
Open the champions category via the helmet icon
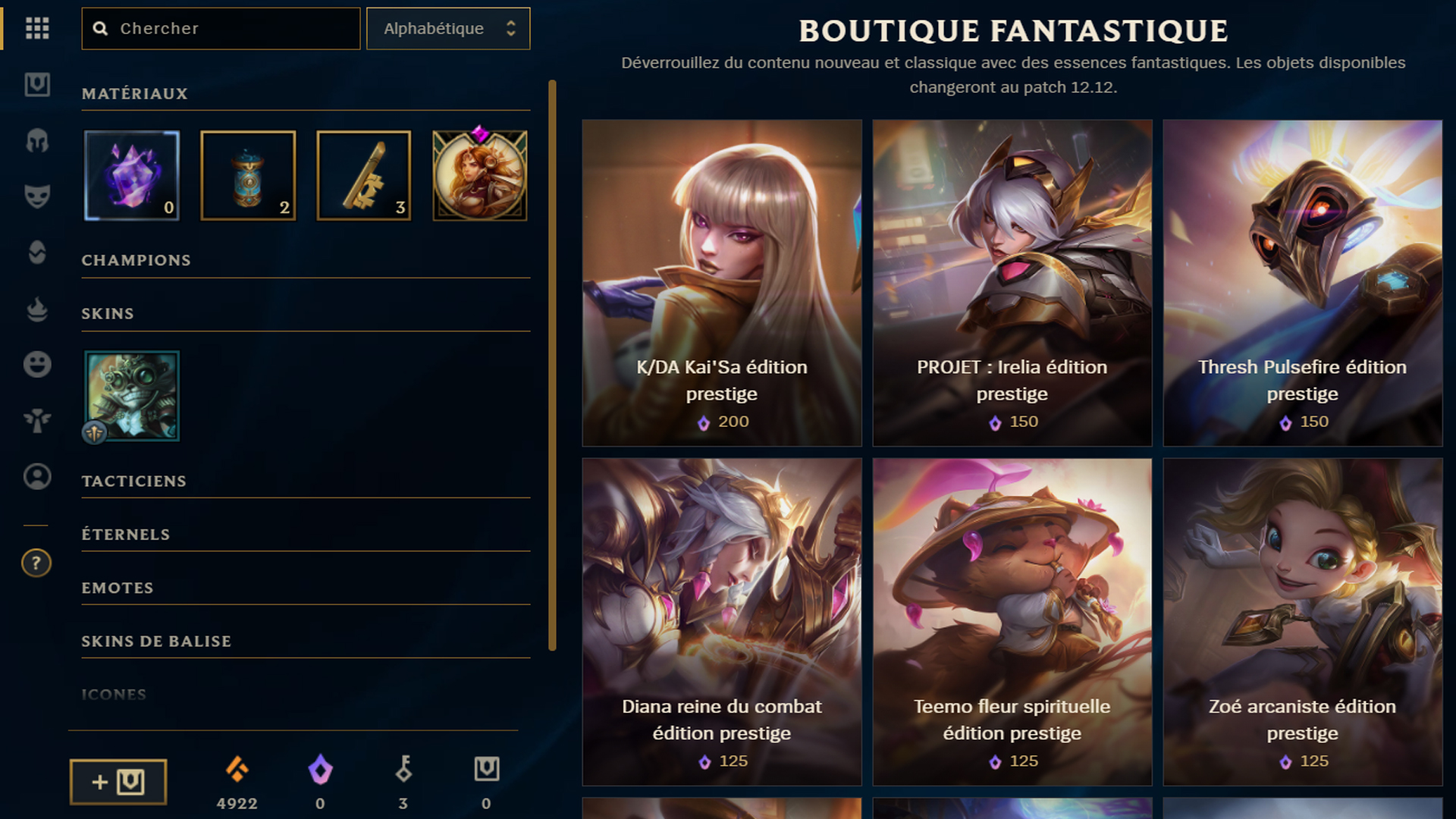(x=36, y=141)
